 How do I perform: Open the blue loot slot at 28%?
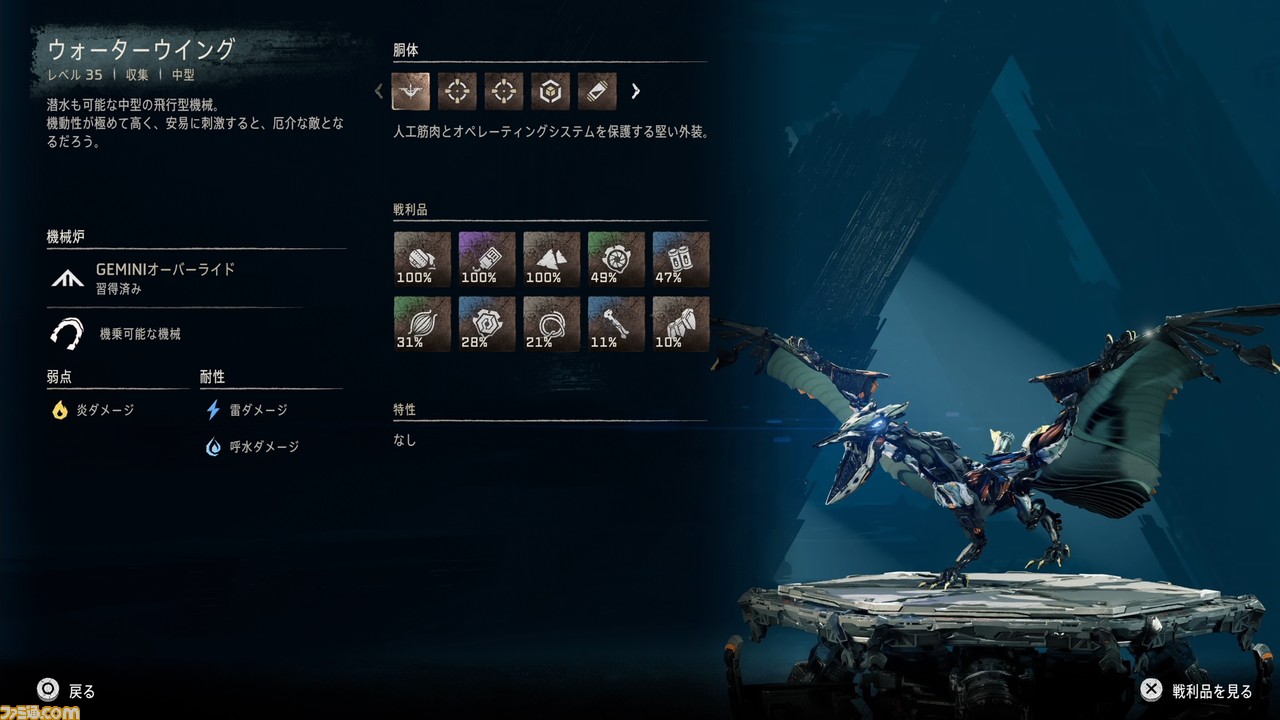[x=487, y=323]
